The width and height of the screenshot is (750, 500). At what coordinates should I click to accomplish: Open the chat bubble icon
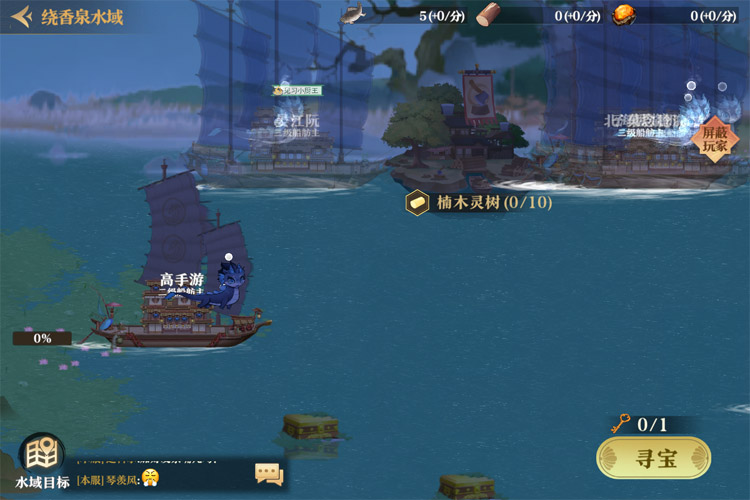pyautogui.click(x=269, y=474)
